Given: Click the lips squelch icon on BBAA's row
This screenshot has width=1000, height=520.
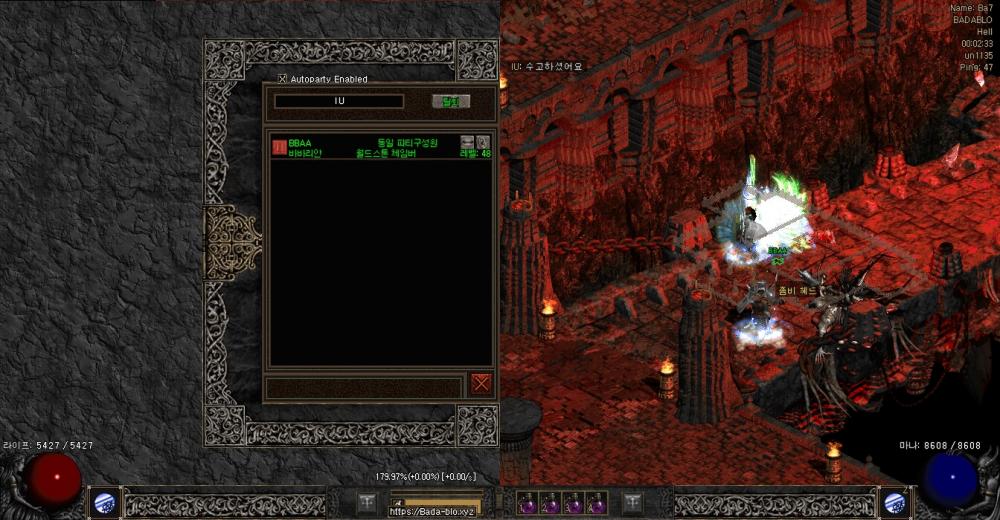Looking at the screenshot, I should (467, 142).
